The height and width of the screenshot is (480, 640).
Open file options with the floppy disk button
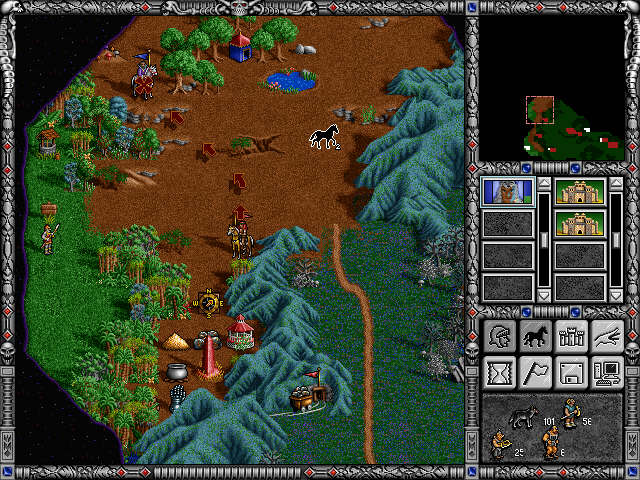(x=570, y=372)
